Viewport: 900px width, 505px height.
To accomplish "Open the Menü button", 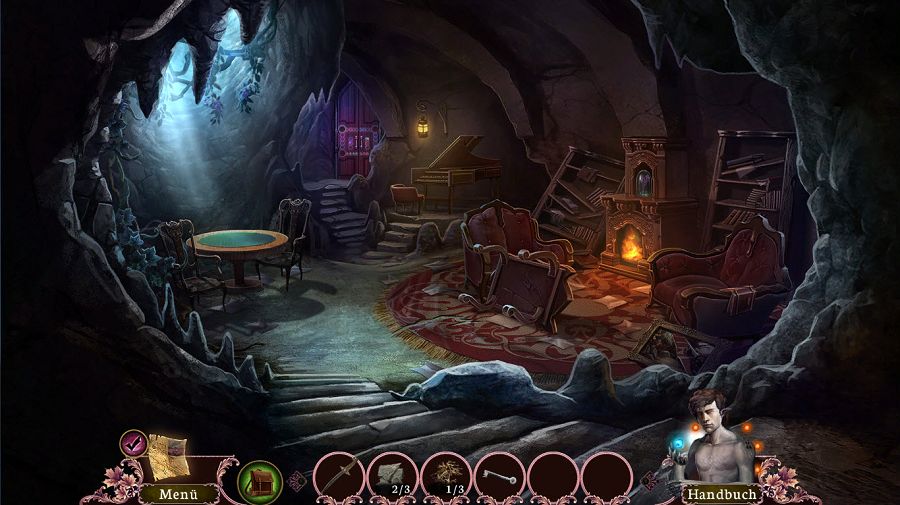I will [x=165, y=493].
